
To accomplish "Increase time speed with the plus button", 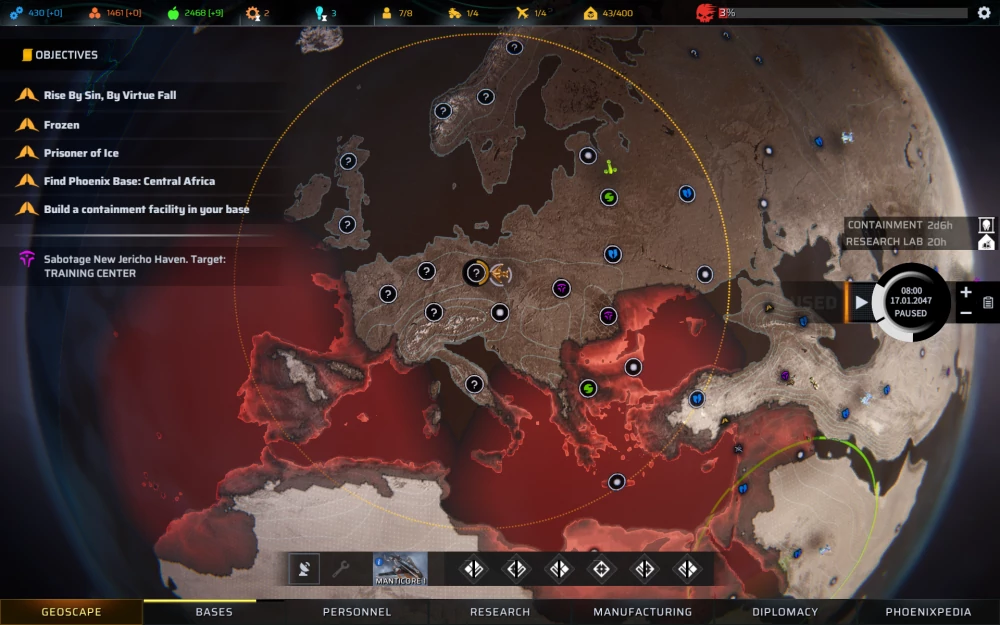I will pos(965,292).
